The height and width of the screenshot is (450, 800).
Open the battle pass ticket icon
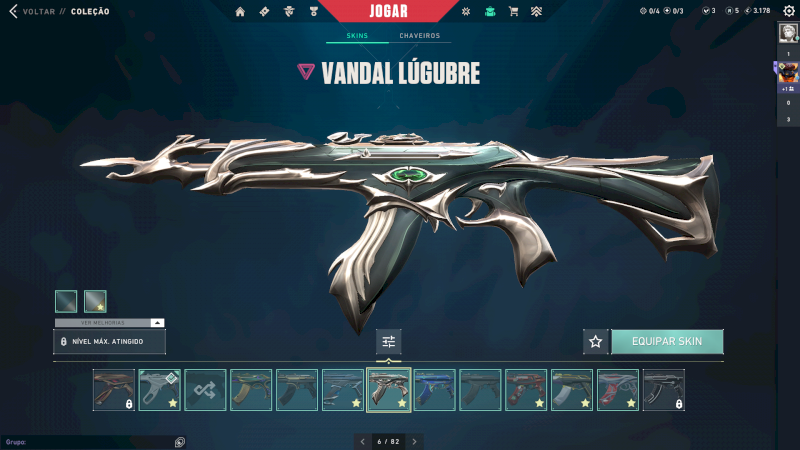point(264,11)
